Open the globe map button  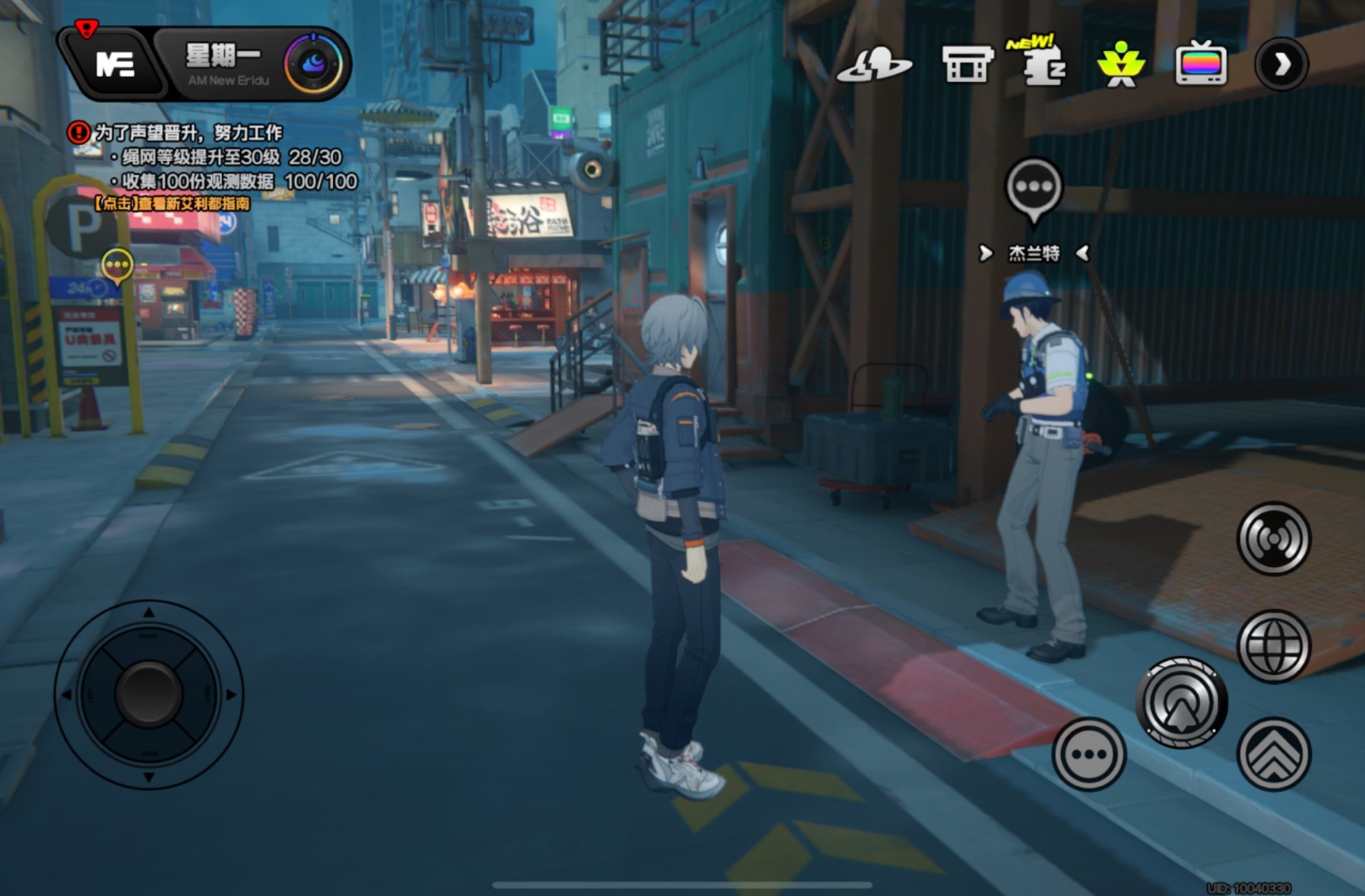coord(1273,646)
